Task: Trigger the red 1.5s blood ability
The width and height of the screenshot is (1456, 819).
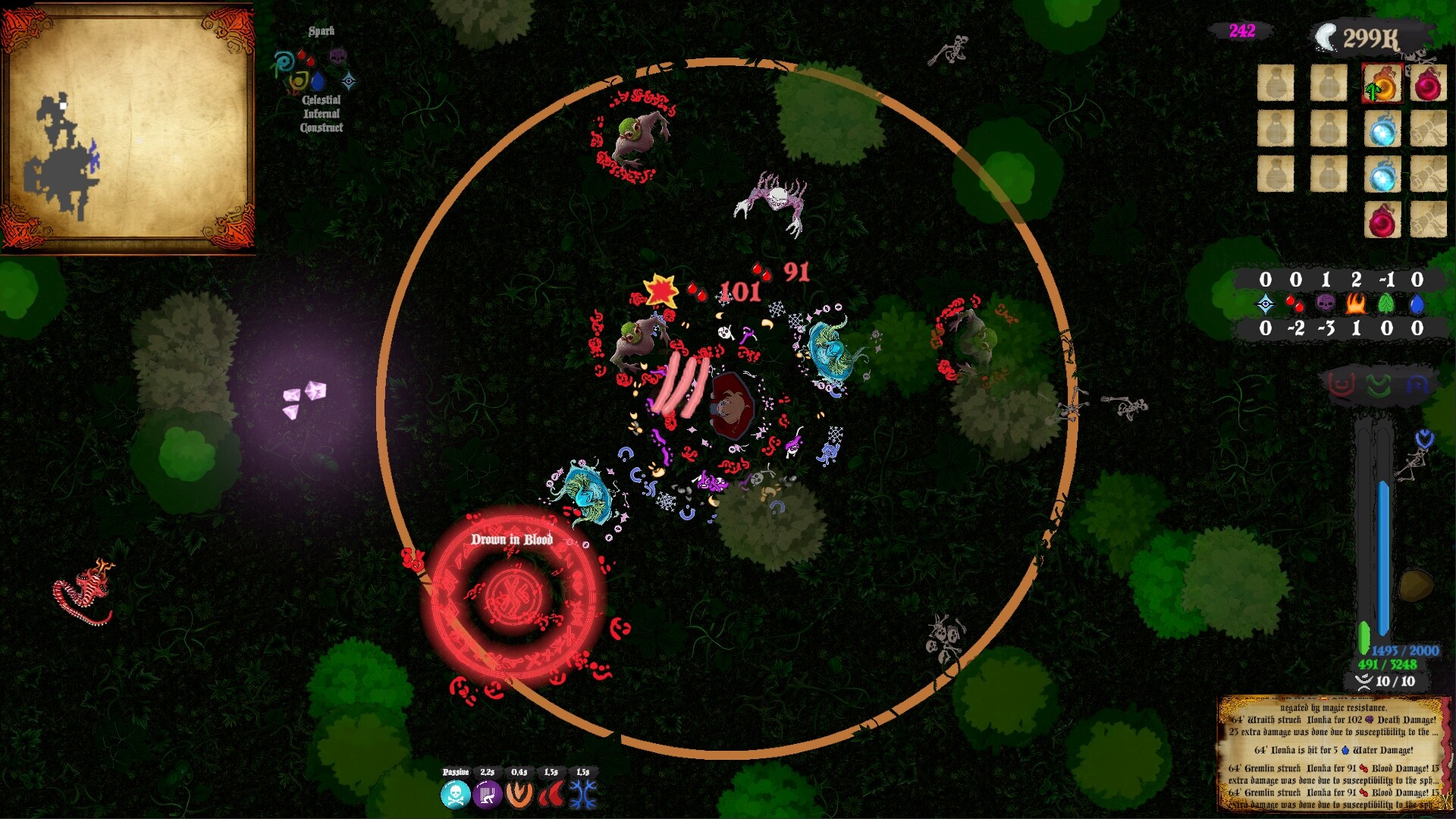Action: tap(551, 795)
